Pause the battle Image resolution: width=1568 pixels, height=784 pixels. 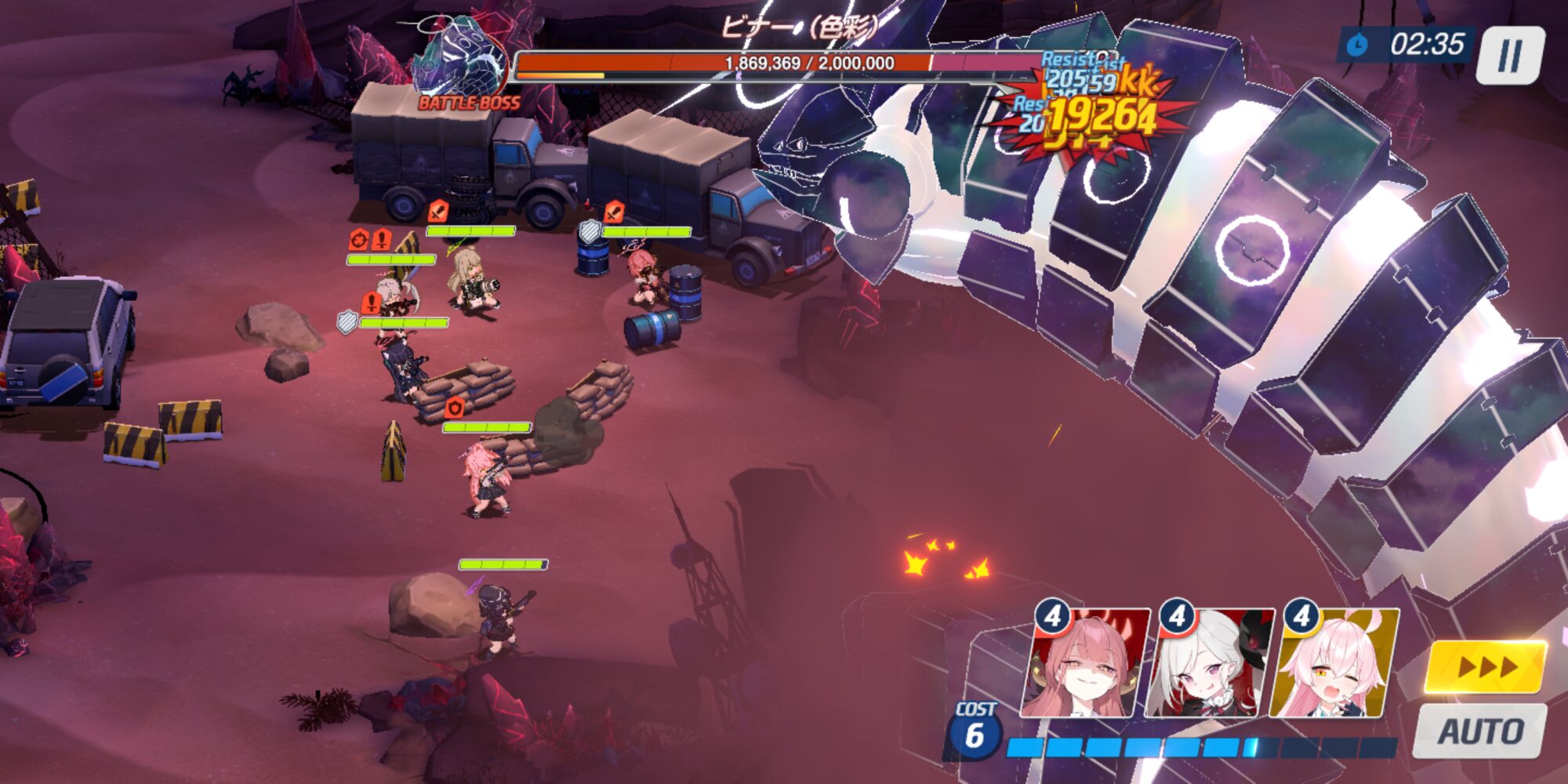pos(1510,55)
